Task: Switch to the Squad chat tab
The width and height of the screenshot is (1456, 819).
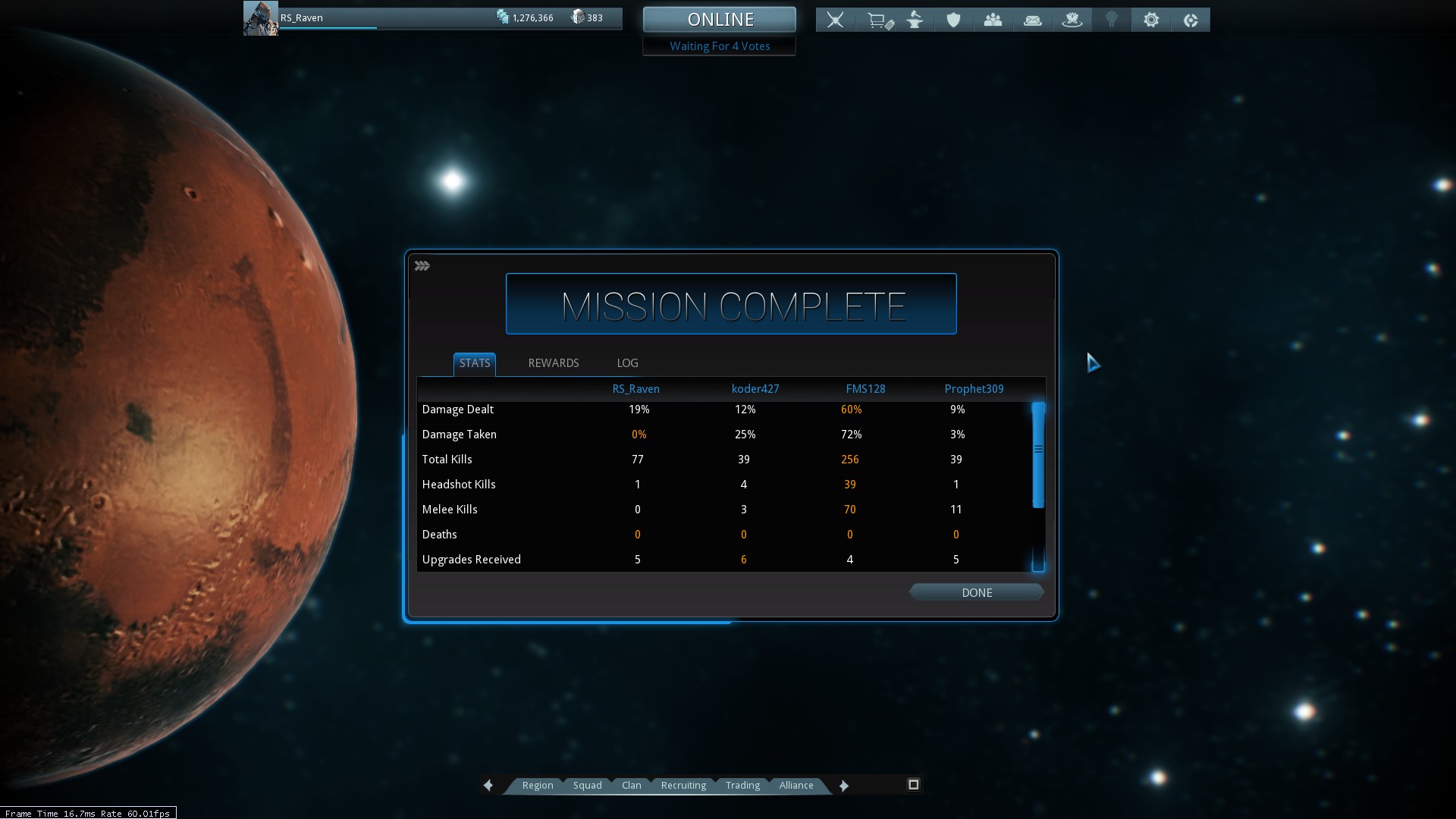Action: point(587,786)
